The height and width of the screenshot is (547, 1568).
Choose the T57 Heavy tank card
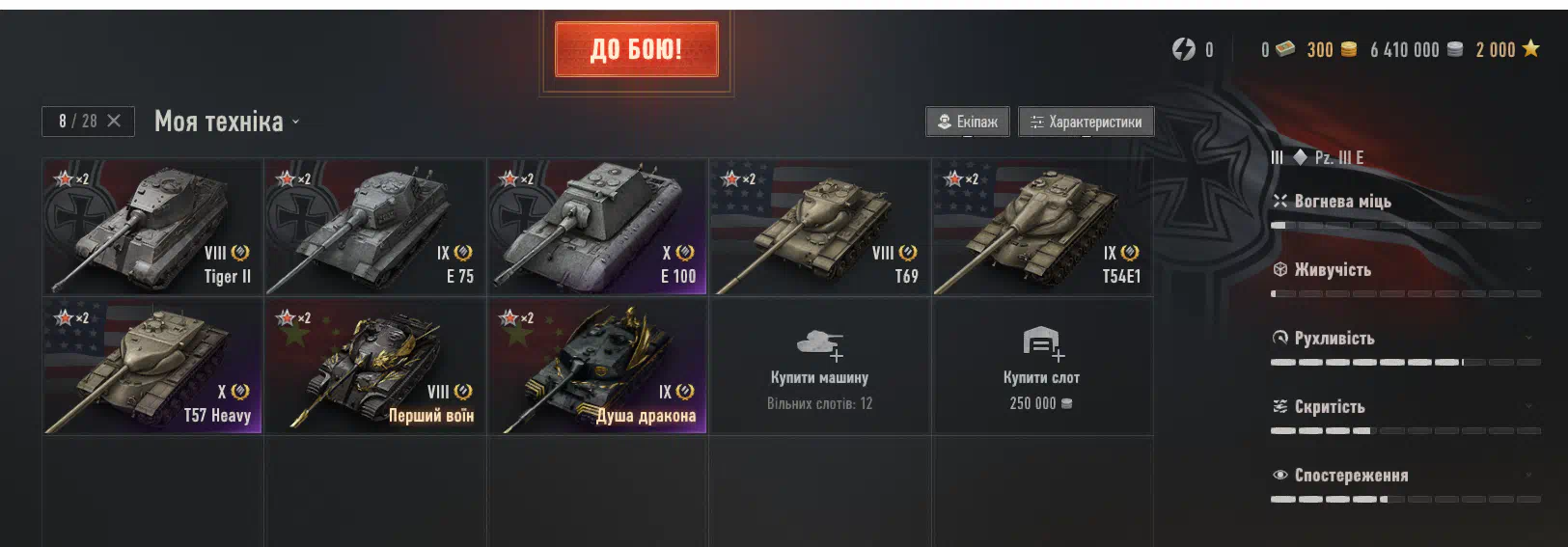(x=152, y=366)
